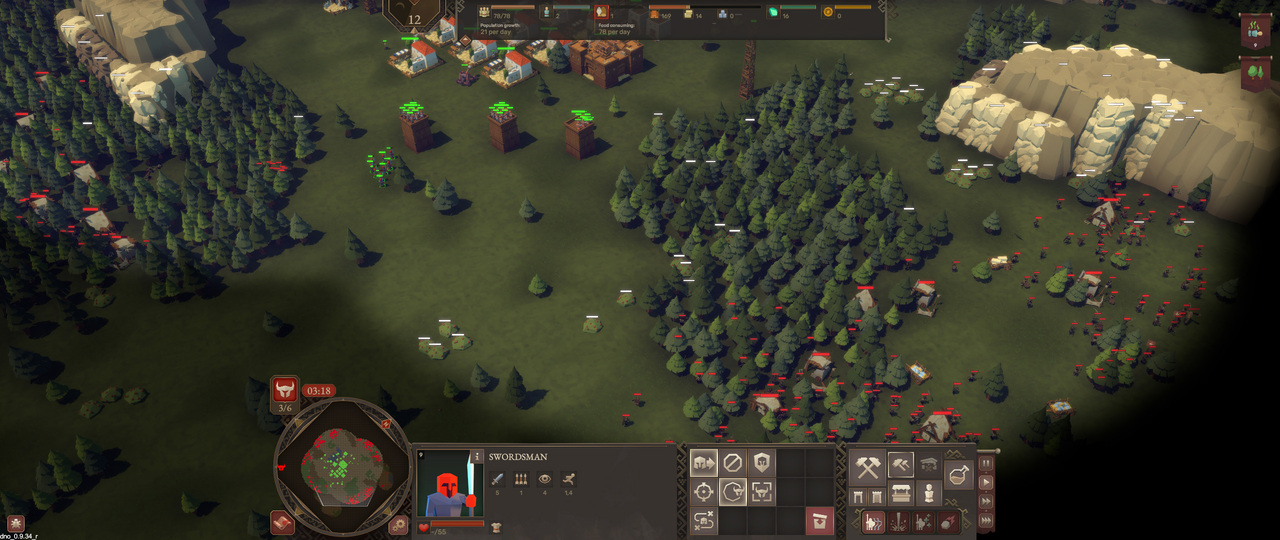This screenshot has width=1280, height=540.
Task: Choose the stop command circle-slash icon
Action: (732, 463)
